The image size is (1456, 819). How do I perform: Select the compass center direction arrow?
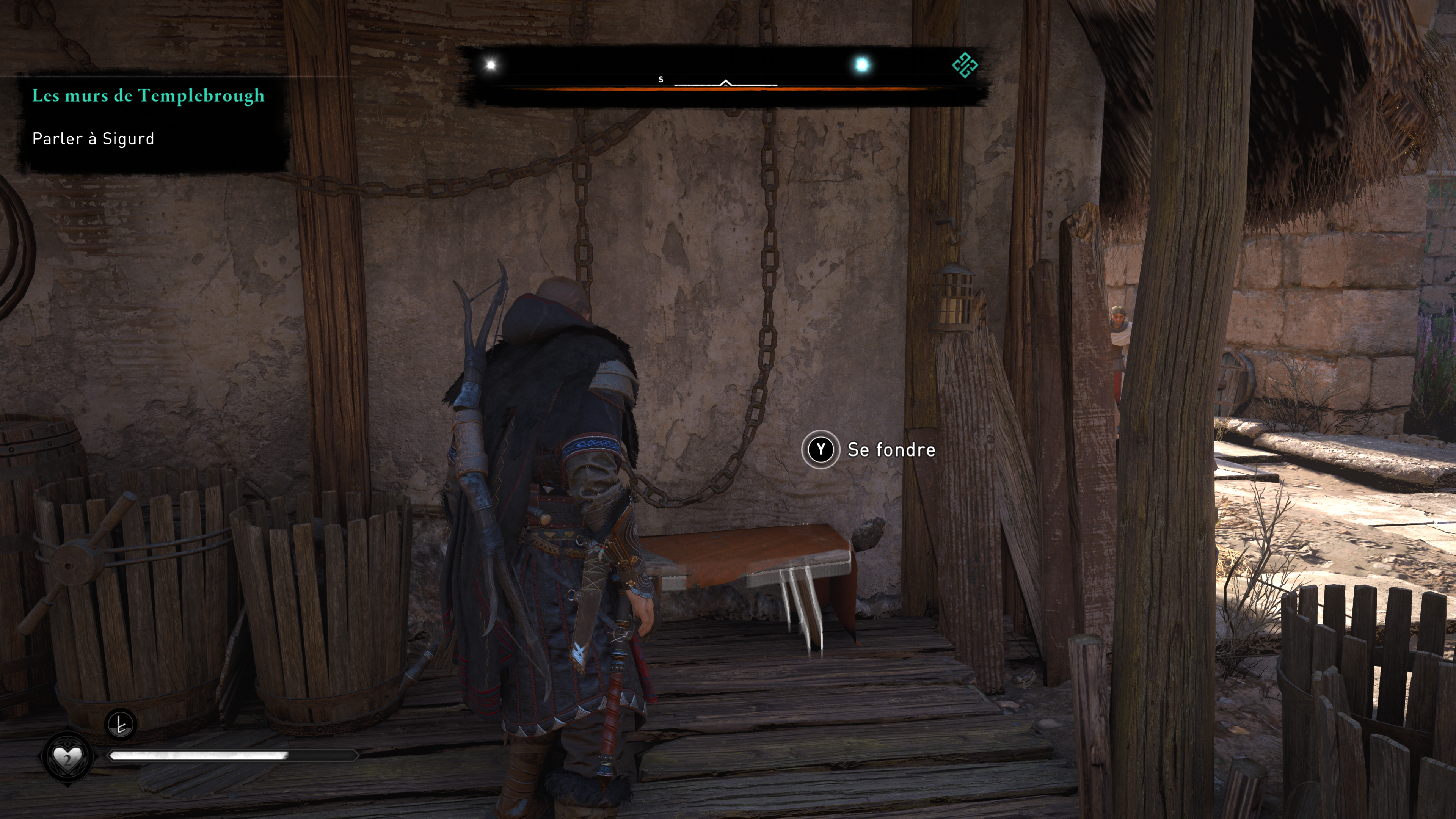pos(726,84)
